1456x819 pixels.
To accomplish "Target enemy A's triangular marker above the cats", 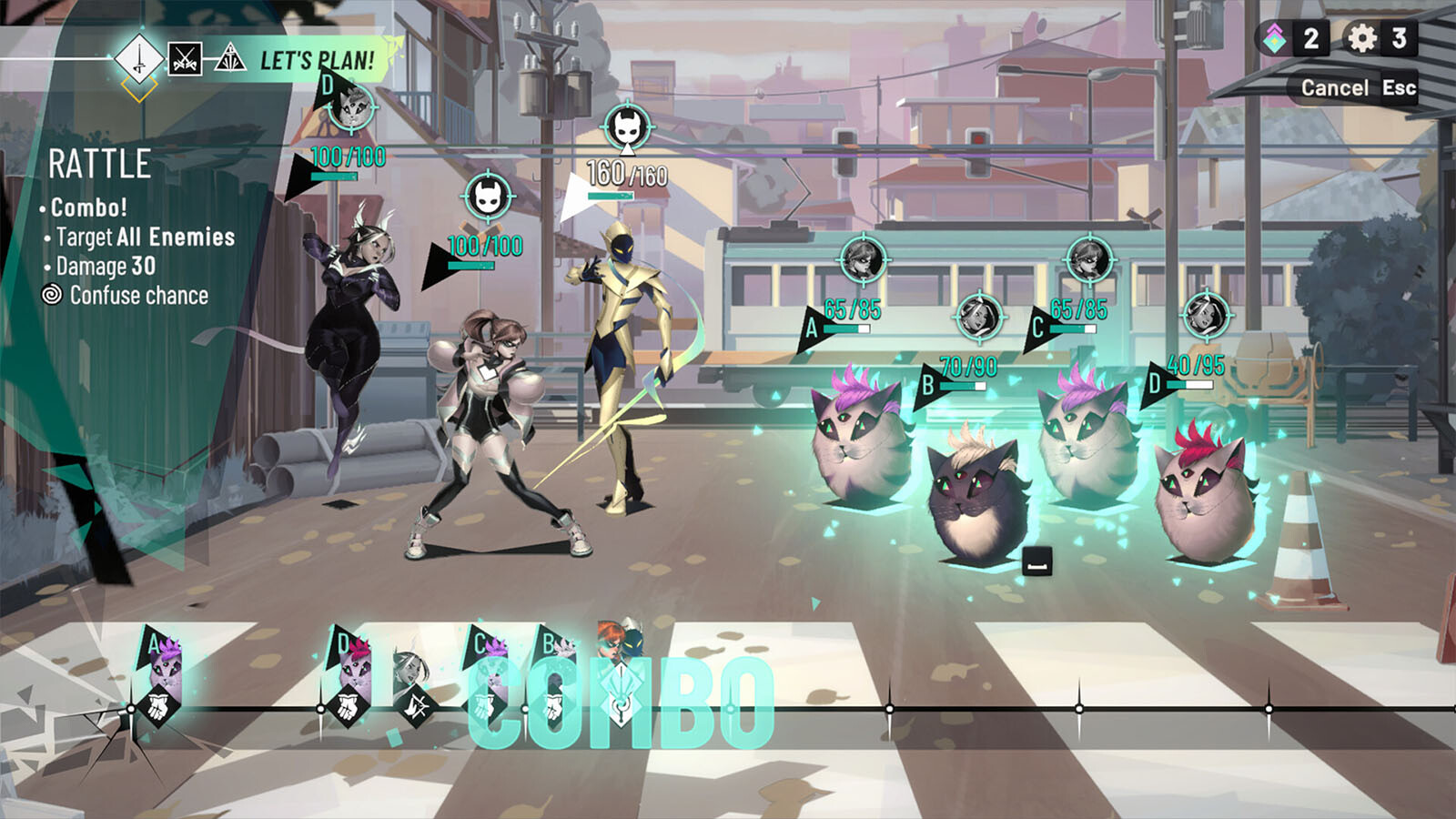I will 812,328.
